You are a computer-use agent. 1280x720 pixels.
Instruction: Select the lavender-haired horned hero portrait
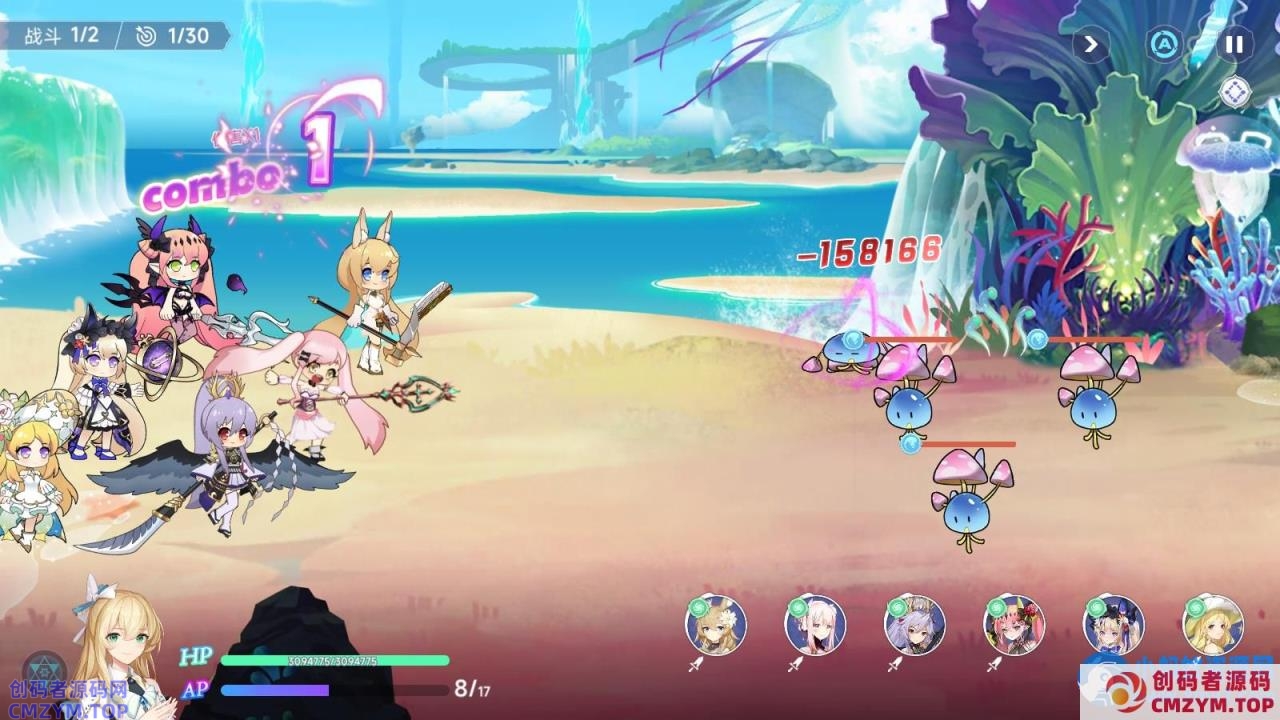tap(914, 626)
